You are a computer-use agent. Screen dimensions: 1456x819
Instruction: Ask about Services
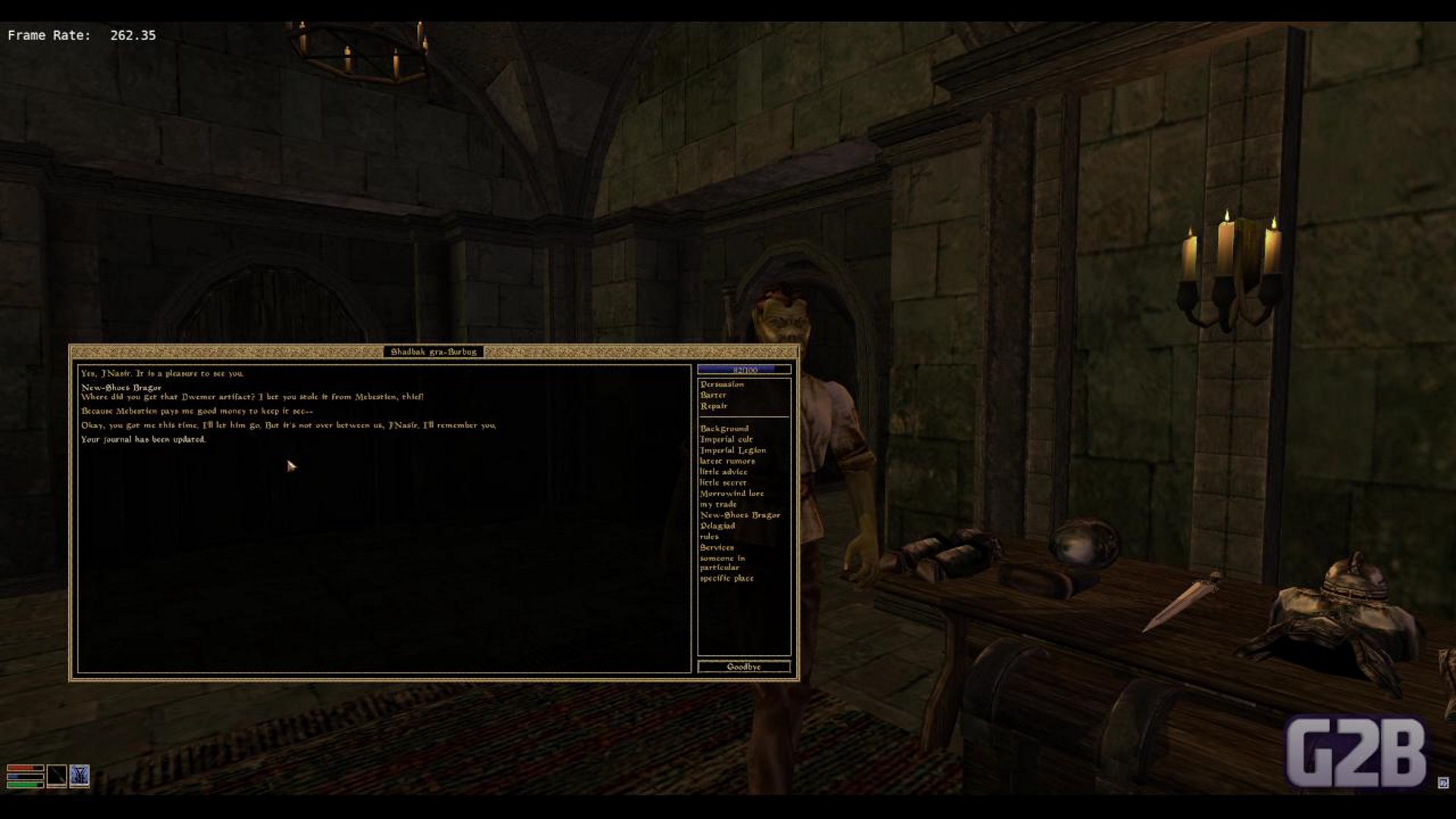(x=717, y=548)
